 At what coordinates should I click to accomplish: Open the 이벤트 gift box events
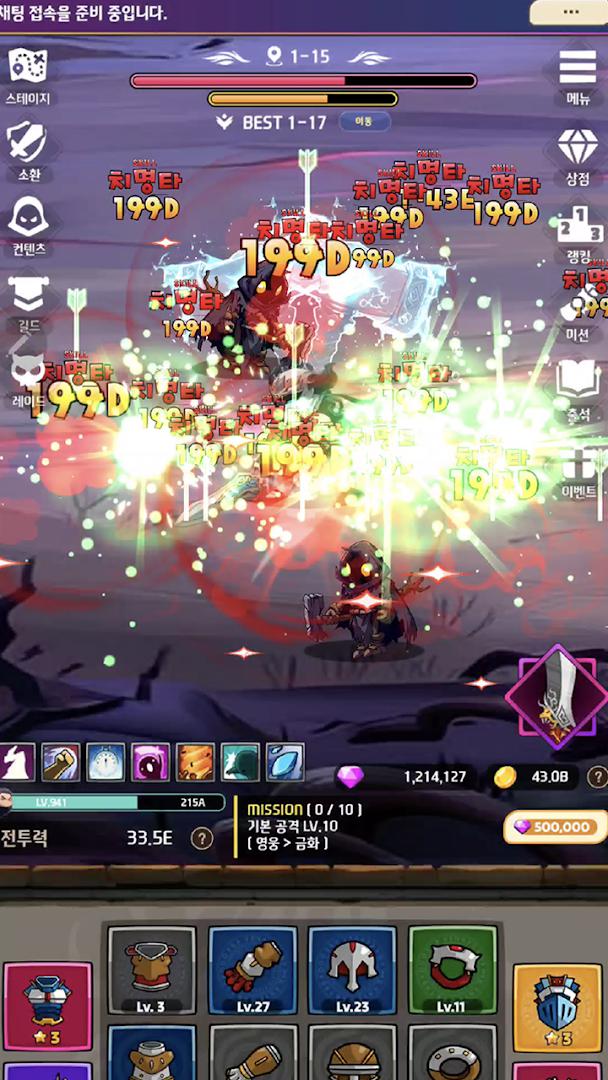578,470
